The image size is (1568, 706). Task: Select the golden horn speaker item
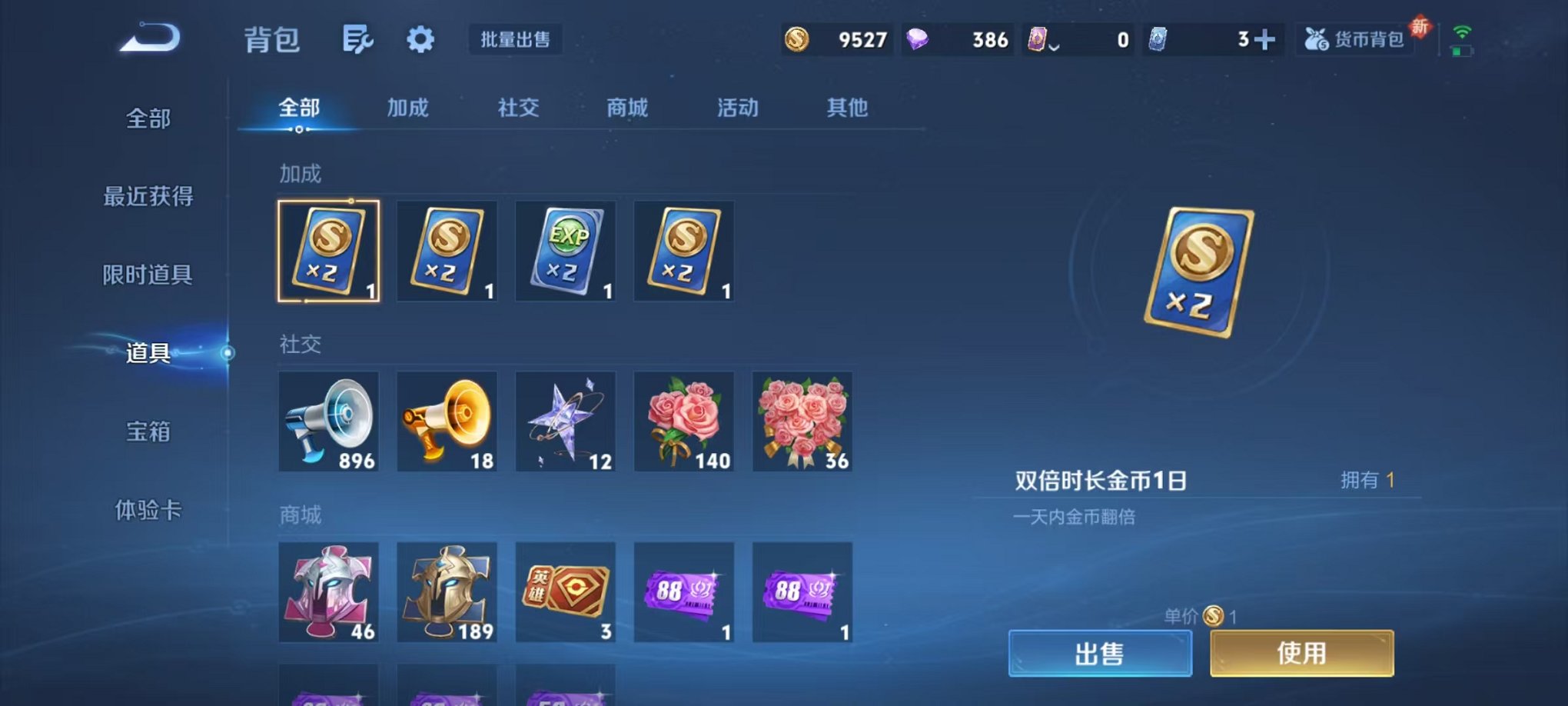click(x=447, y=421)
